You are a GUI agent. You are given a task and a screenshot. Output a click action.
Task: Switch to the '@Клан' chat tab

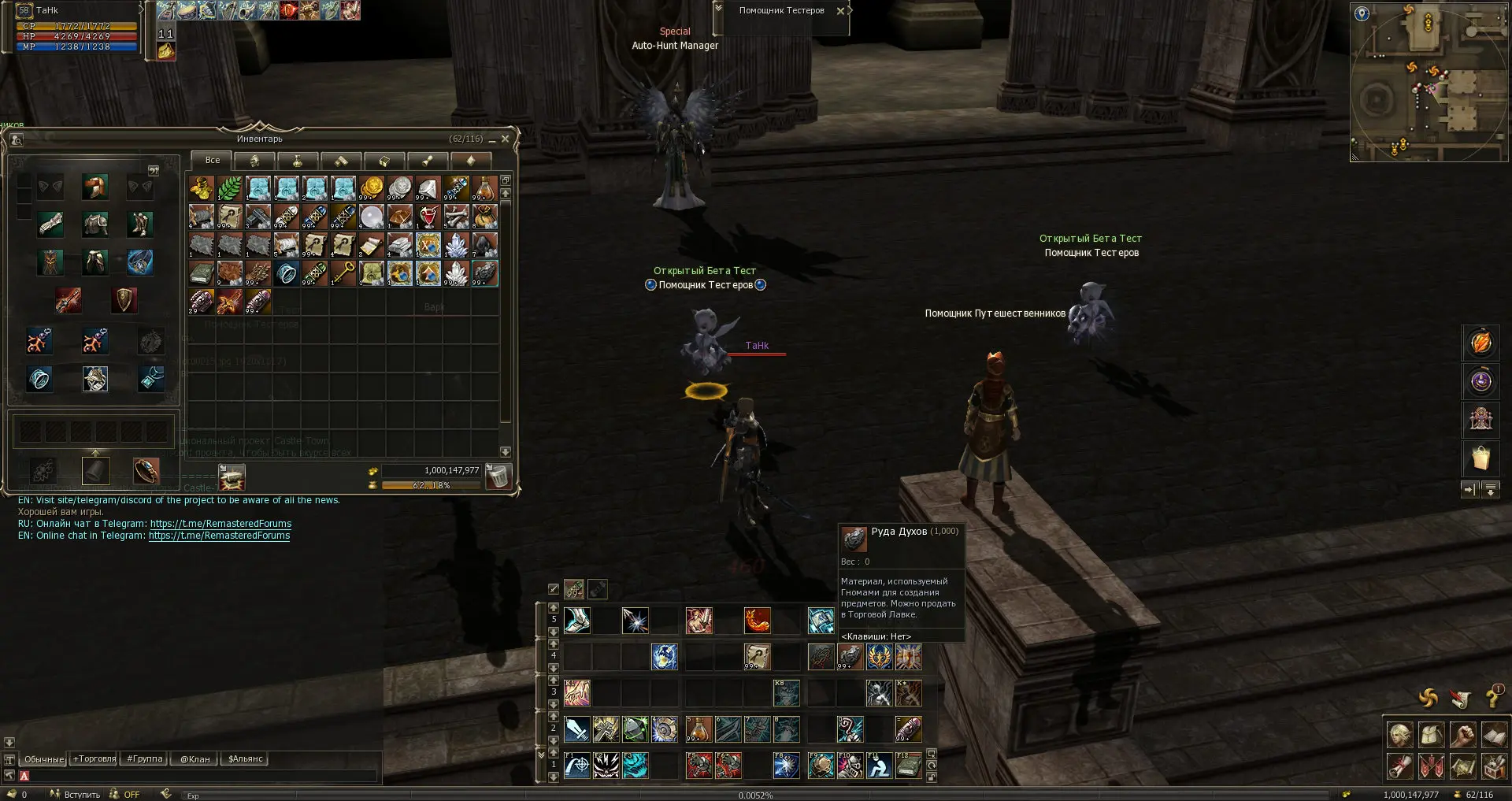coord(195,759)
